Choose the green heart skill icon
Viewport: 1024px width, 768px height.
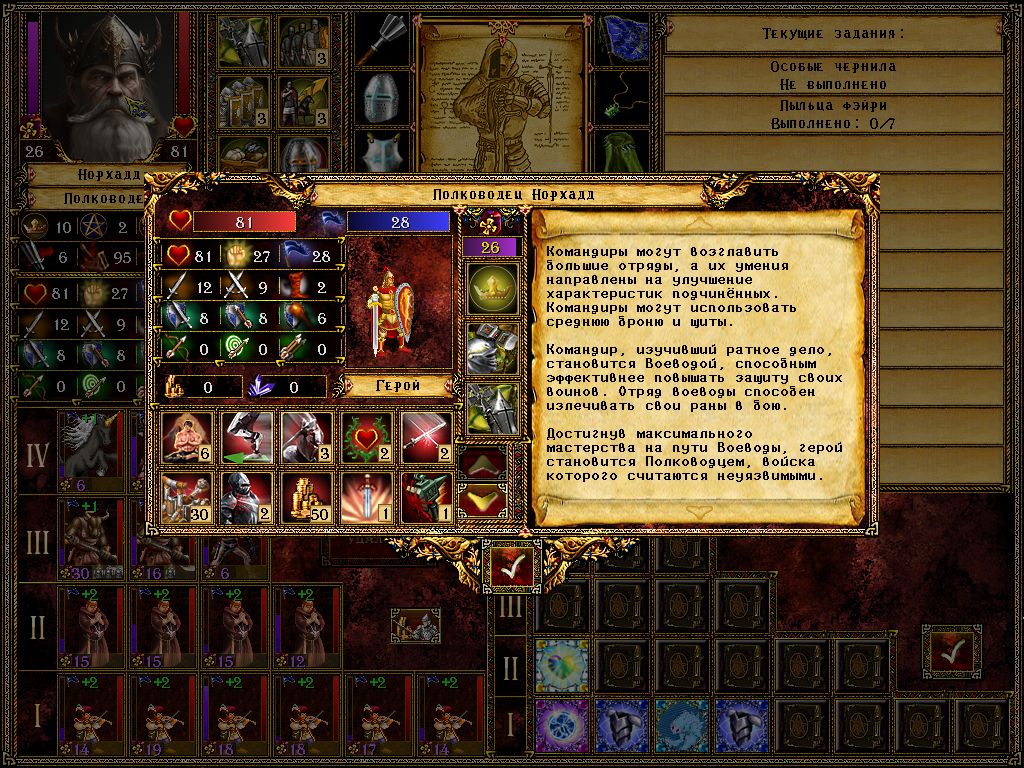[x=367, y=437]
